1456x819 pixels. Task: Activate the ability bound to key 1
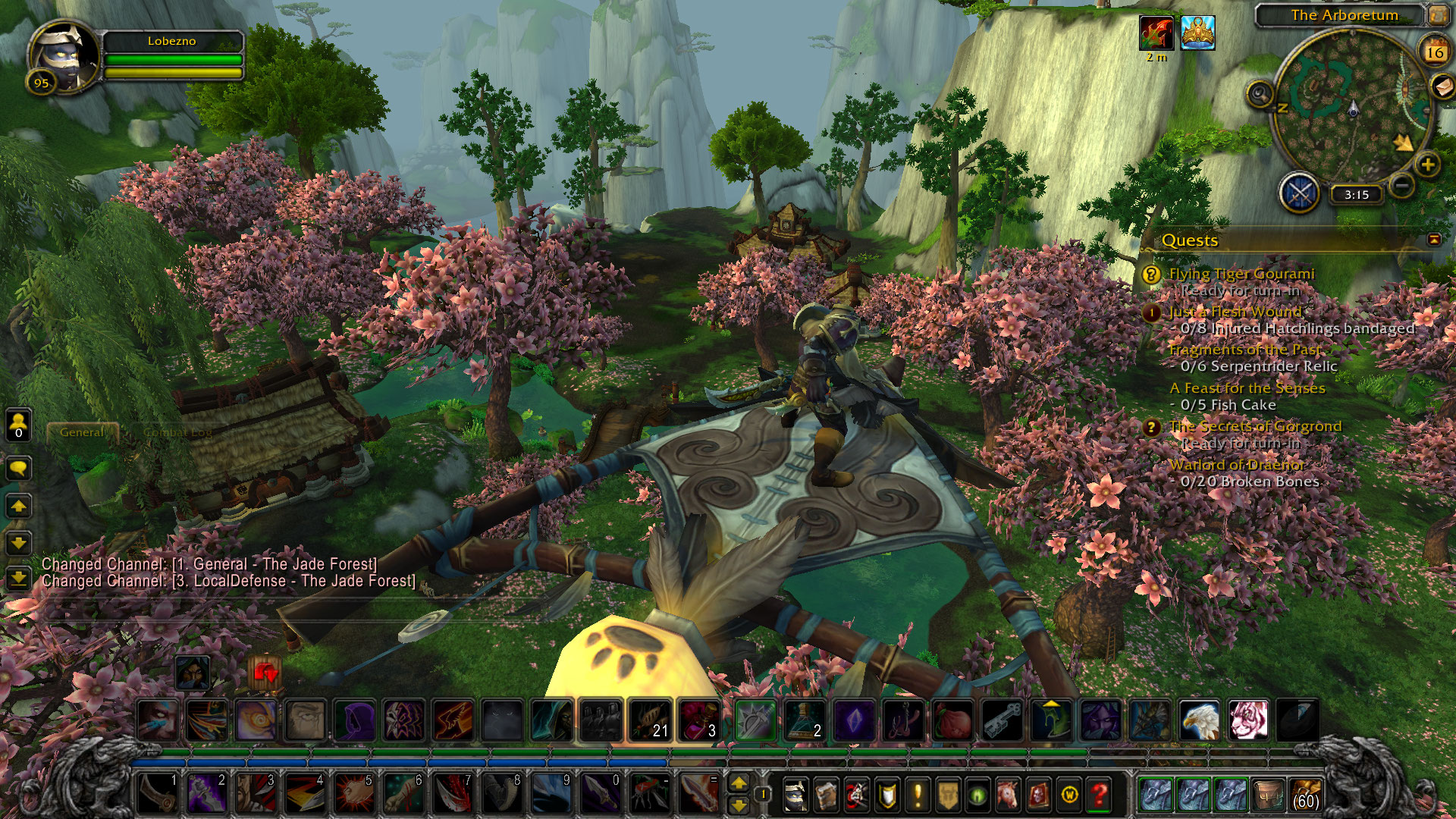pyautogui.click(x=157, y=793)
